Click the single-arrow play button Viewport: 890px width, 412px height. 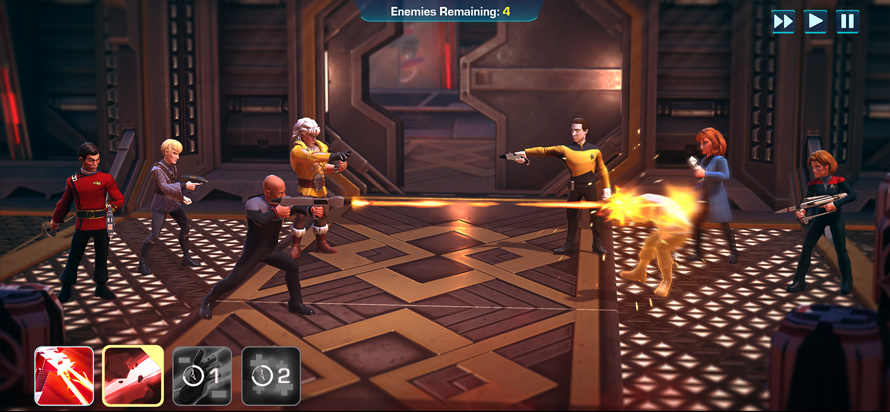click(x=816, y=21)
